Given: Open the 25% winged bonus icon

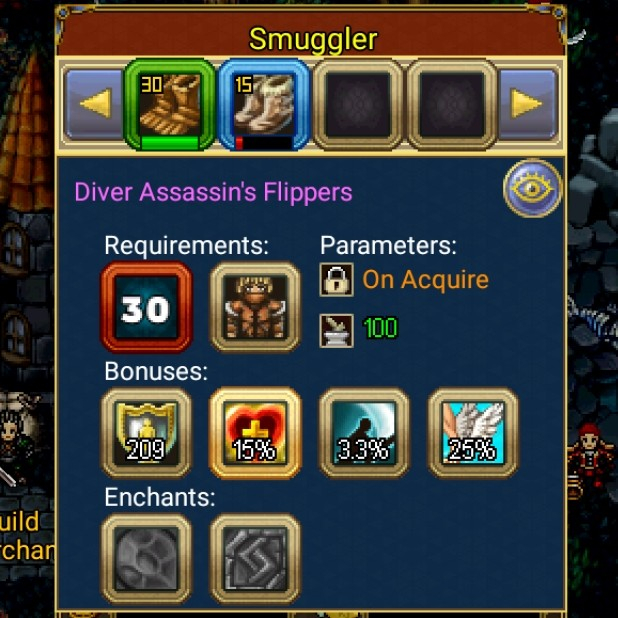Looking at the screenshot, I should click(x=473, y=432).
